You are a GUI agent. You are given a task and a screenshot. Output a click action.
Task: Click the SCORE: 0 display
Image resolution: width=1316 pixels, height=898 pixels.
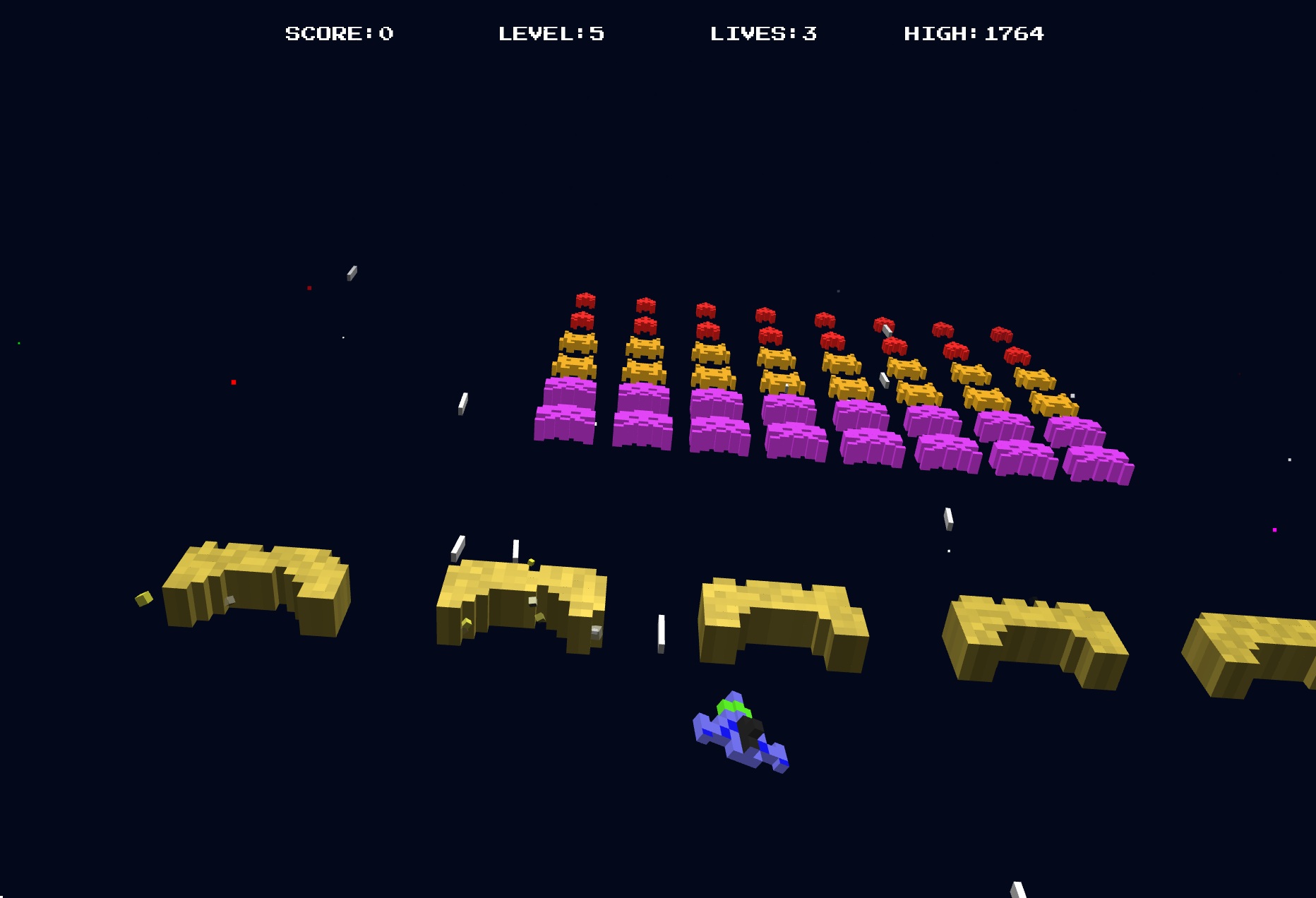pos(339,33)
